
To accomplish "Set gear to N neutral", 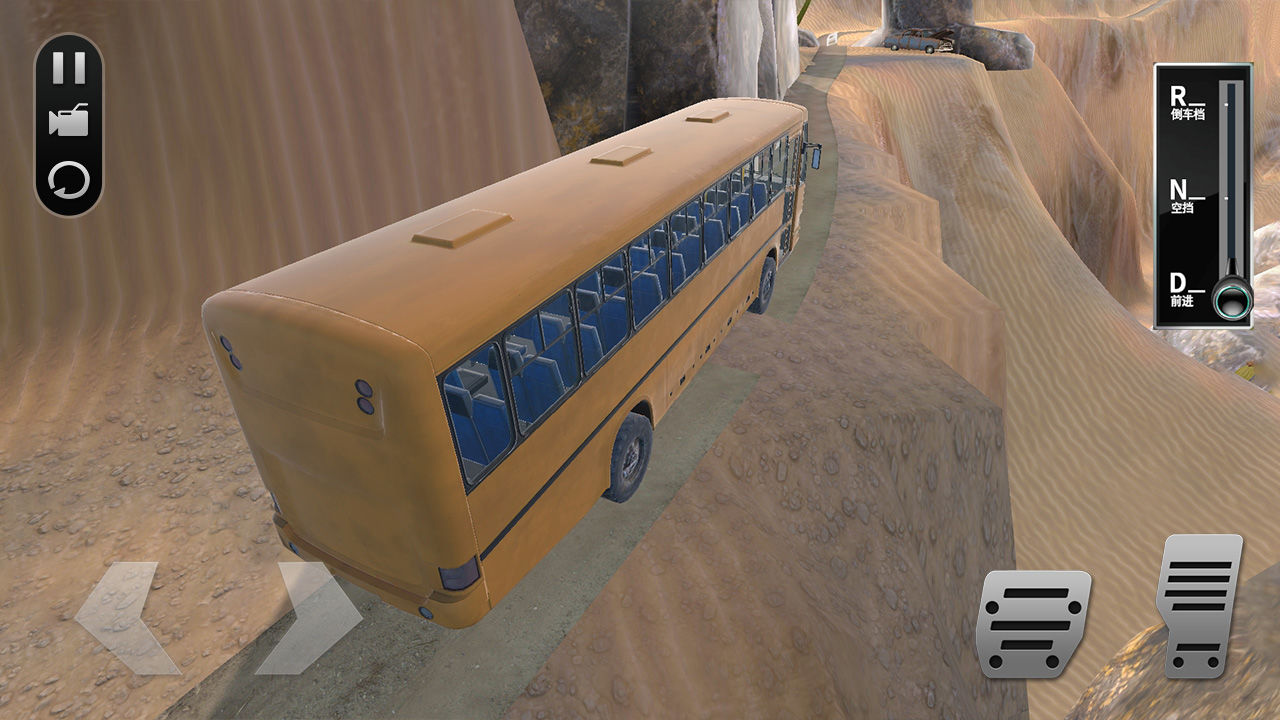I will coord(1188,192).
